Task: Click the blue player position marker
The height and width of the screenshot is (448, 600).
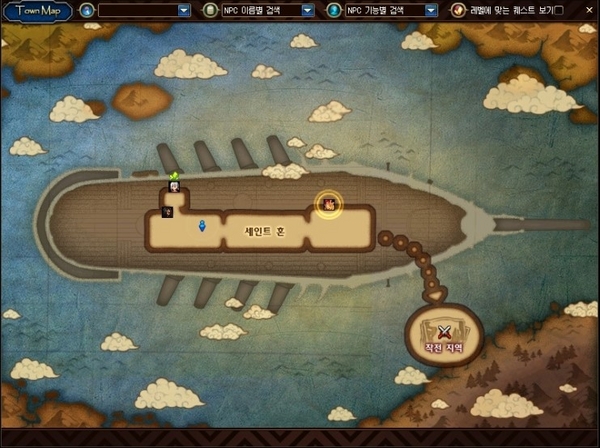Action: click(202, 226)
